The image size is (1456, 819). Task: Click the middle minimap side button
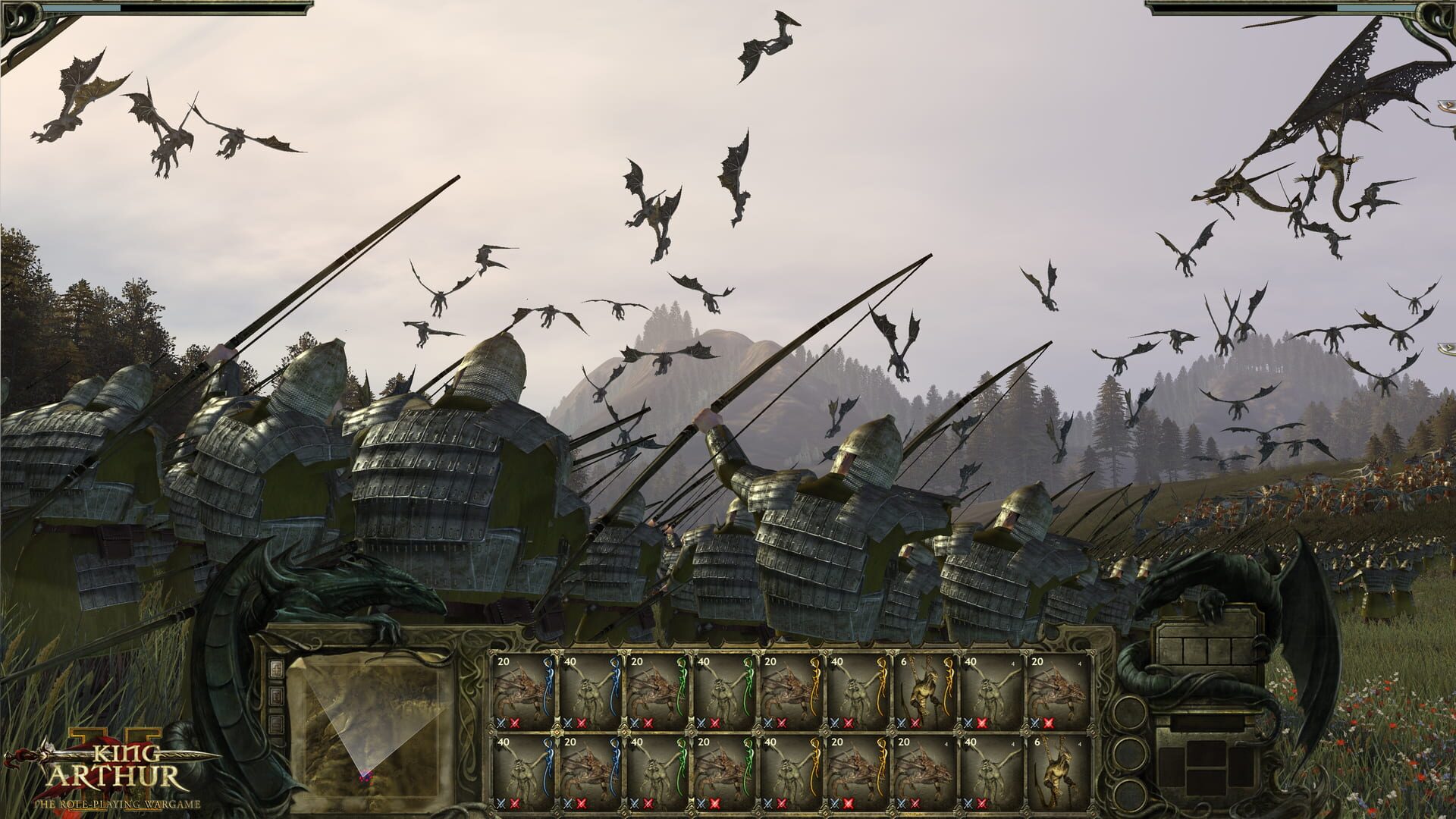pos(277,695)
